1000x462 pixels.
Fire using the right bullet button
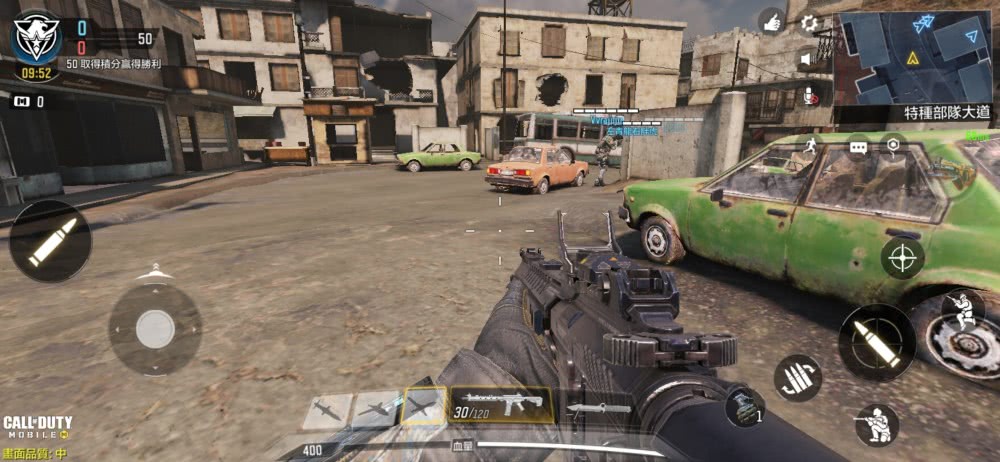pyautogui.click(x=877, y=342)
